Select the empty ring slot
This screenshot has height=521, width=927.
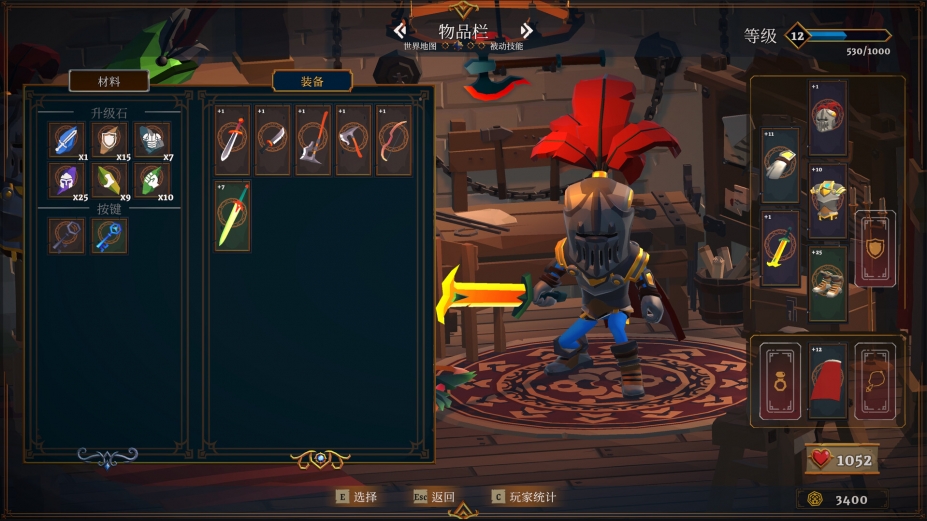tap(781, 380)
